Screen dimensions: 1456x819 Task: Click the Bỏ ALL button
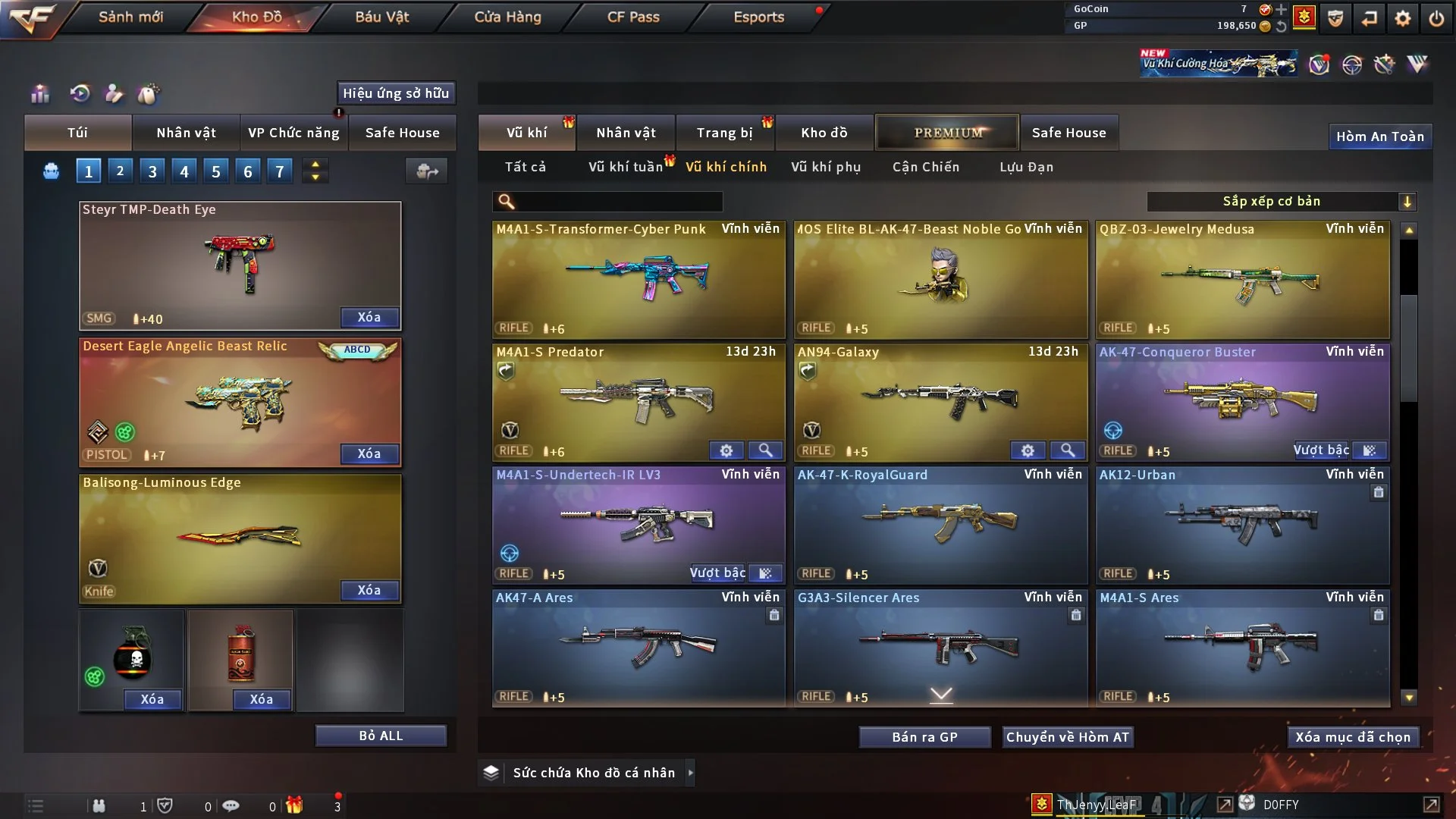381,736
